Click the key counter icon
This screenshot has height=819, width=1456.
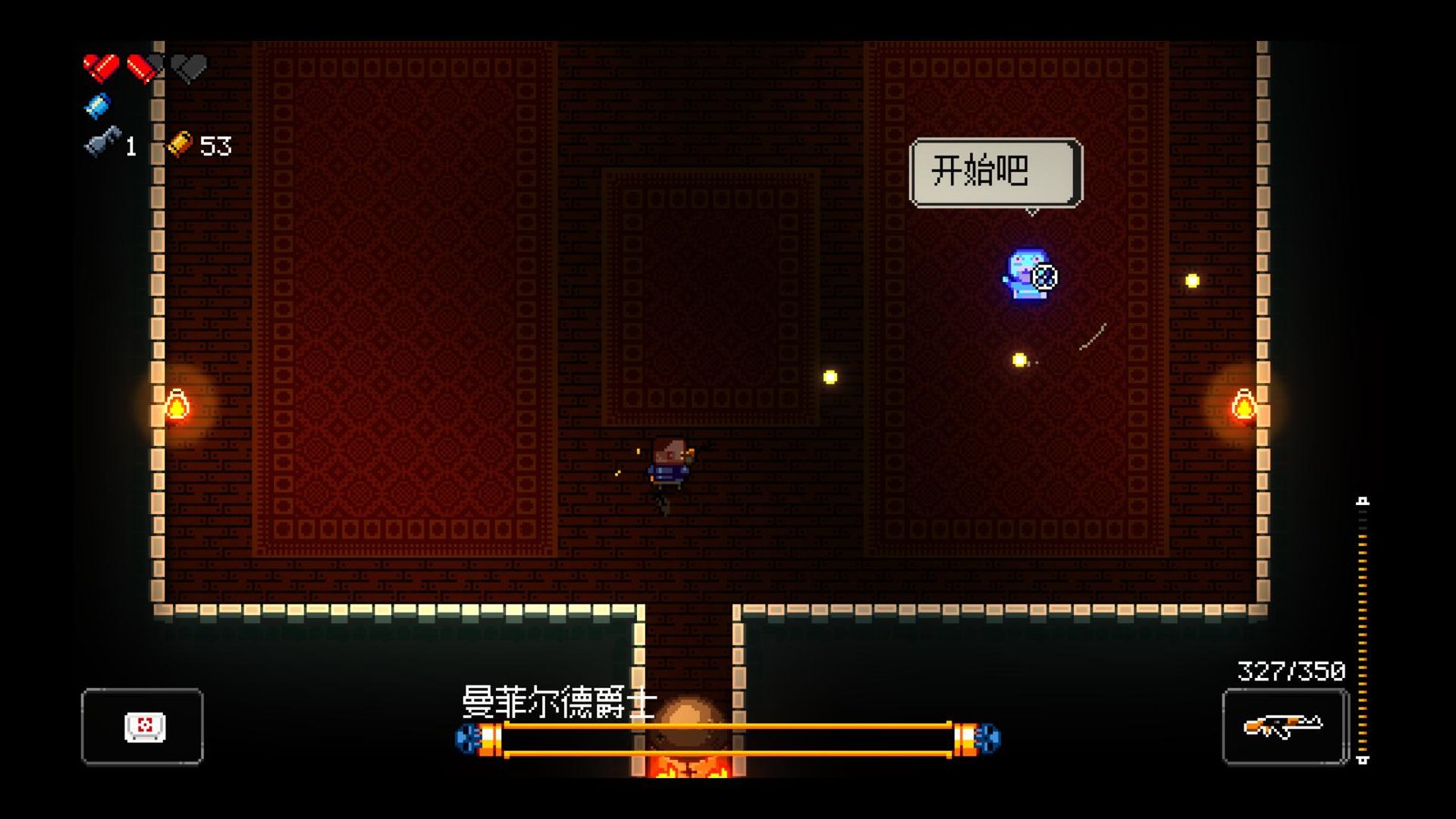(102, 142)
